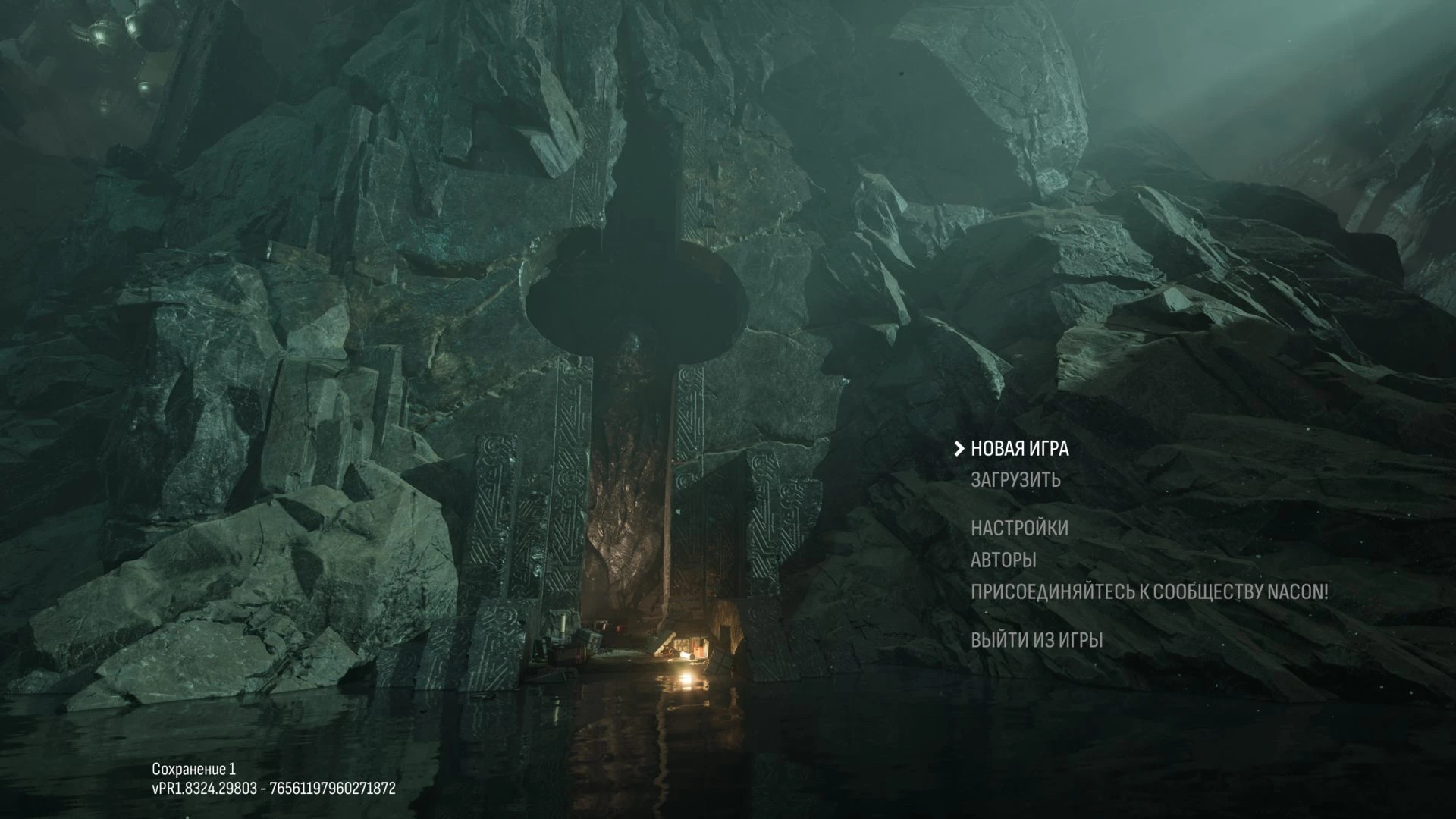Screen dimensions: 1456x819
Task: Choose ВЫЙТИ ИЗ ИГРЫ to quit
Action: pos(1037,640)
